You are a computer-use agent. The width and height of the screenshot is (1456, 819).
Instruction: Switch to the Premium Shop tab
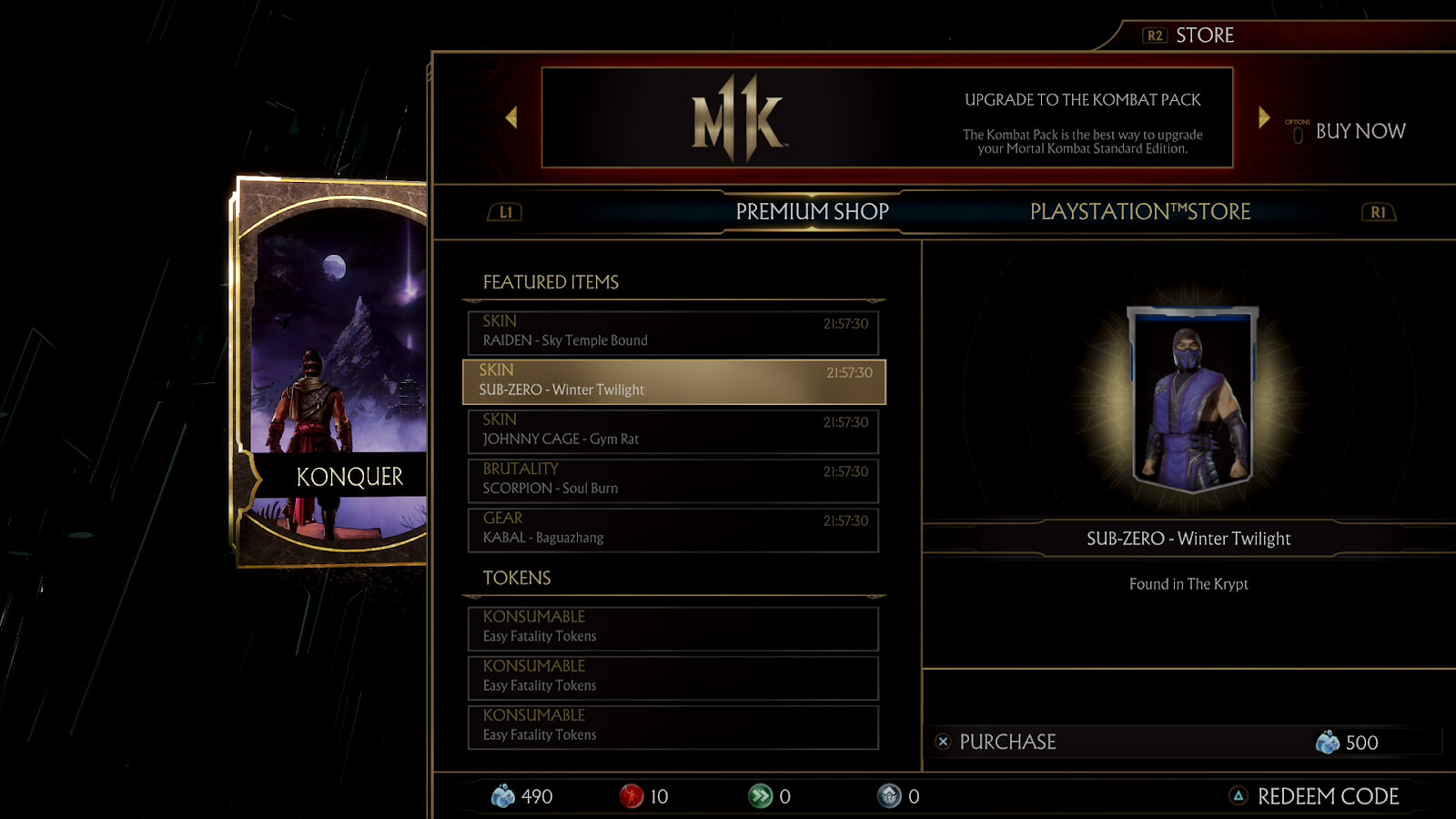(x=812, y=212)
